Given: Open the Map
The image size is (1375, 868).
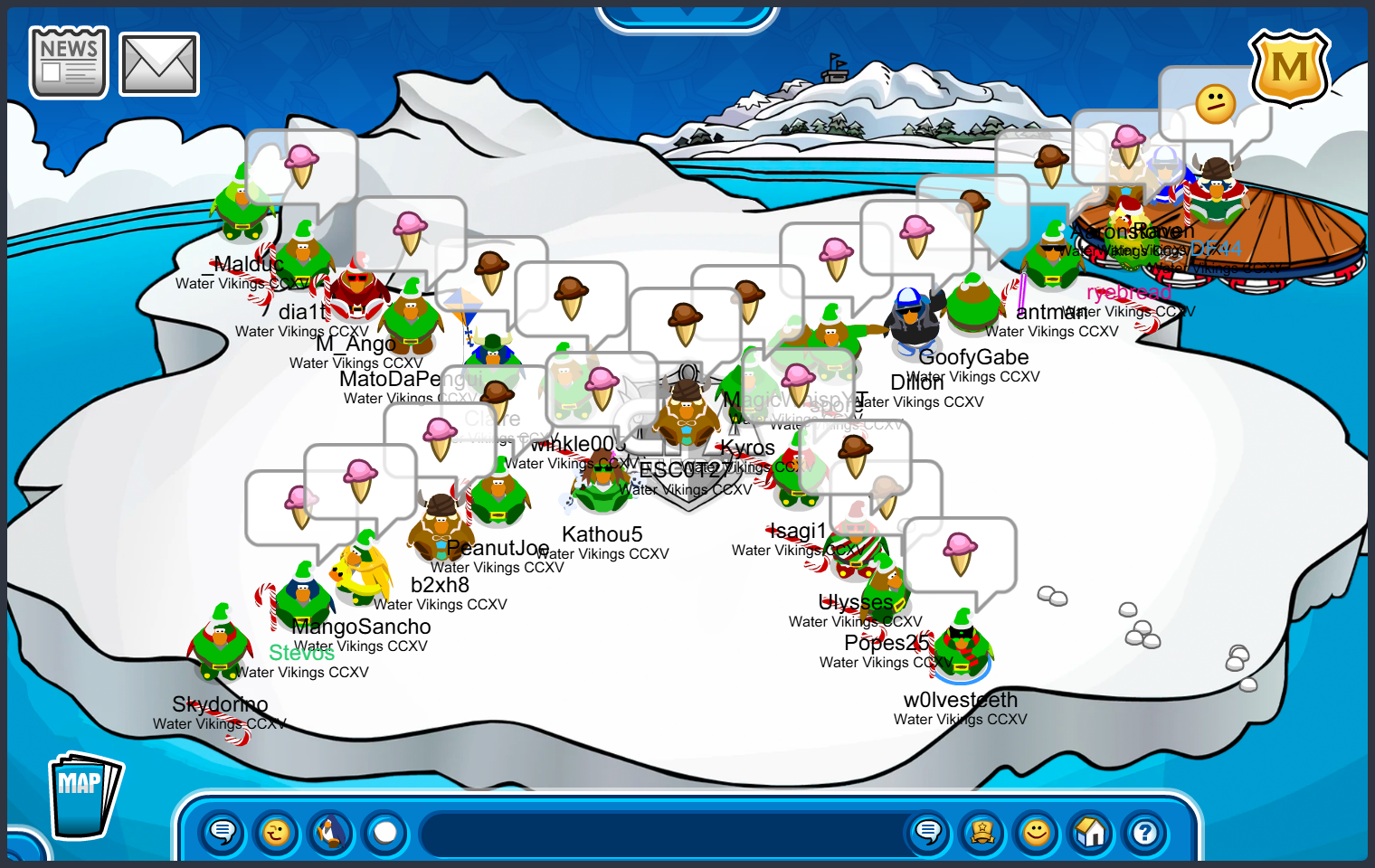Looking at the screenshot, I should (83, 797).
